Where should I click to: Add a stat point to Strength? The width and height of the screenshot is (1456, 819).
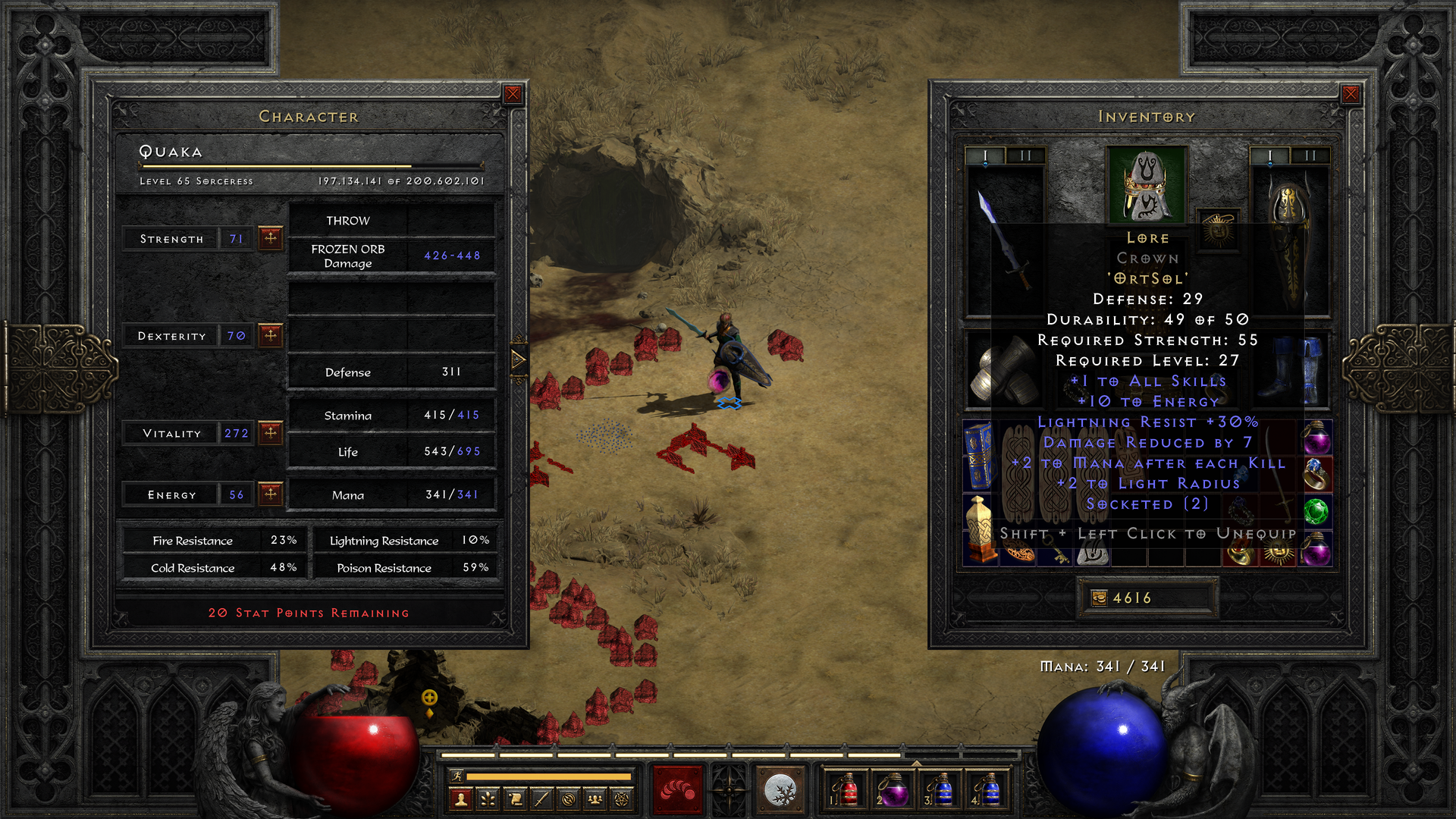coord(271,238)
